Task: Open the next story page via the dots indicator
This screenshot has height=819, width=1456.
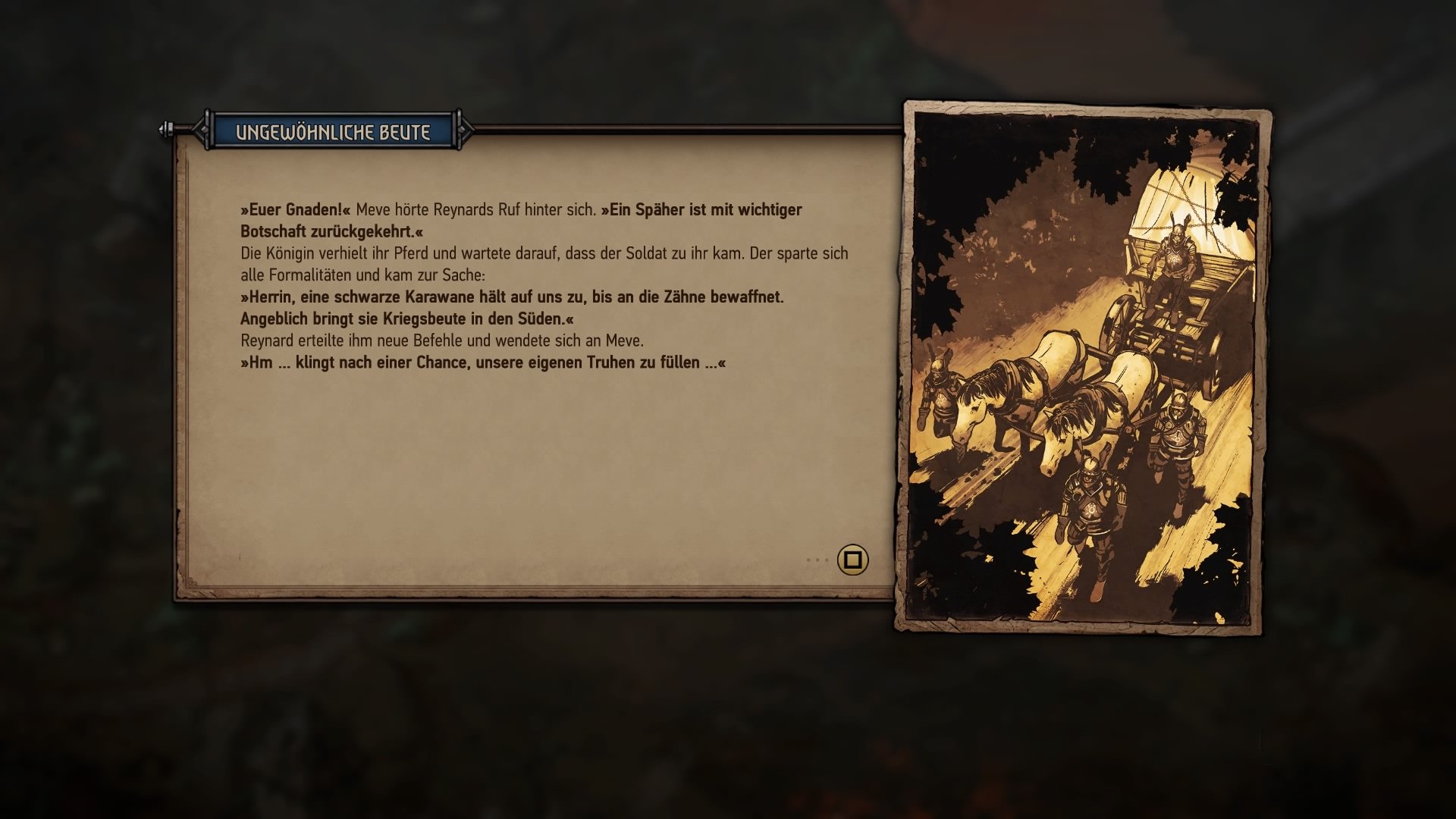Action: (817, 560)
